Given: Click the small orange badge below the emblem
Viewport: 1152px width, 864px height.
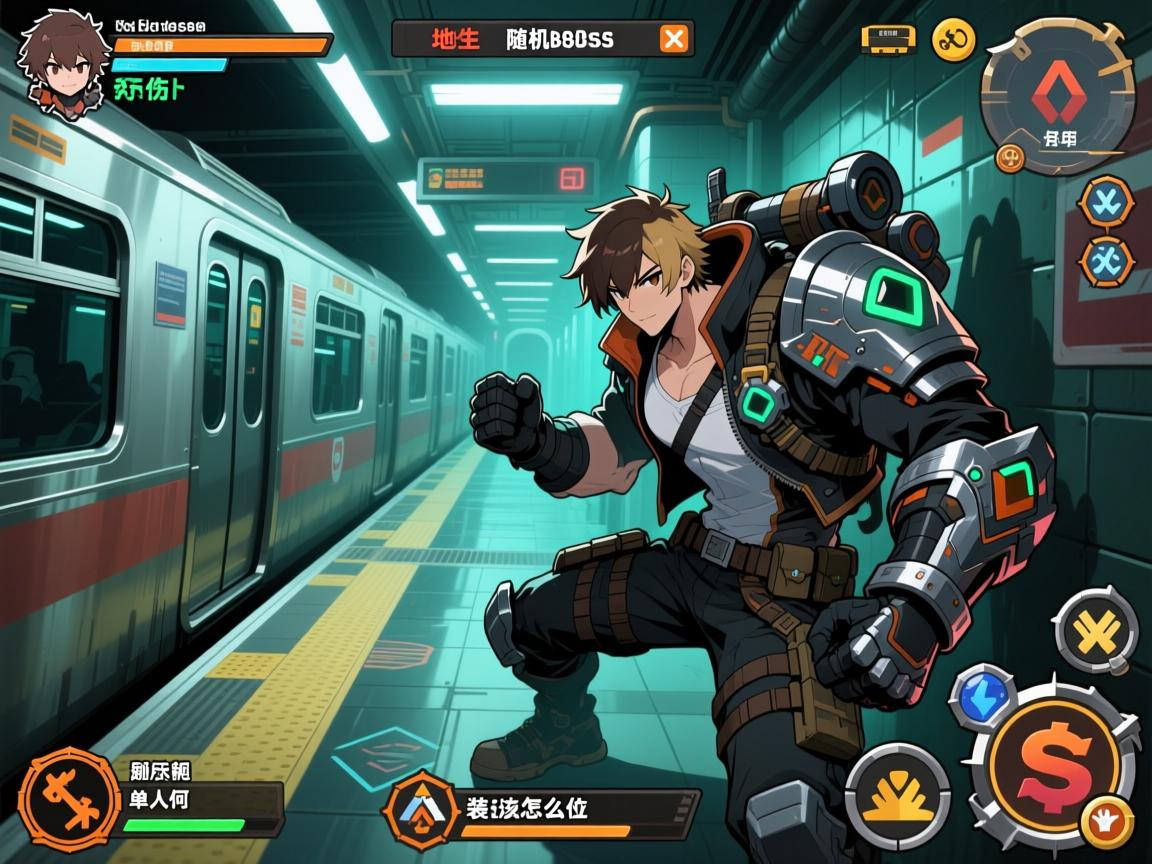Looking at the screenshot, I should coord(1011,157).
